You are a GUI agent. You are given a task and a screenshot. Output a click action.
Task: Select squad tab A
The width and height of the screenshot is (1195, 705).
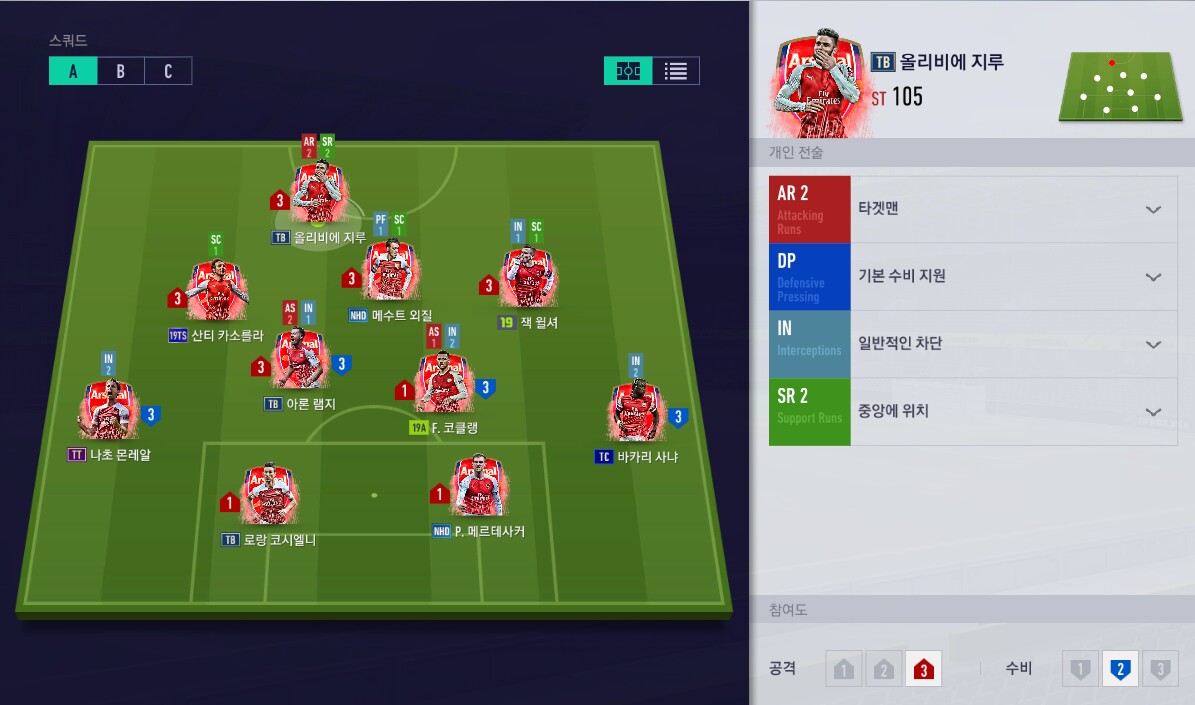pyautogui.click(x=73, y=71)
